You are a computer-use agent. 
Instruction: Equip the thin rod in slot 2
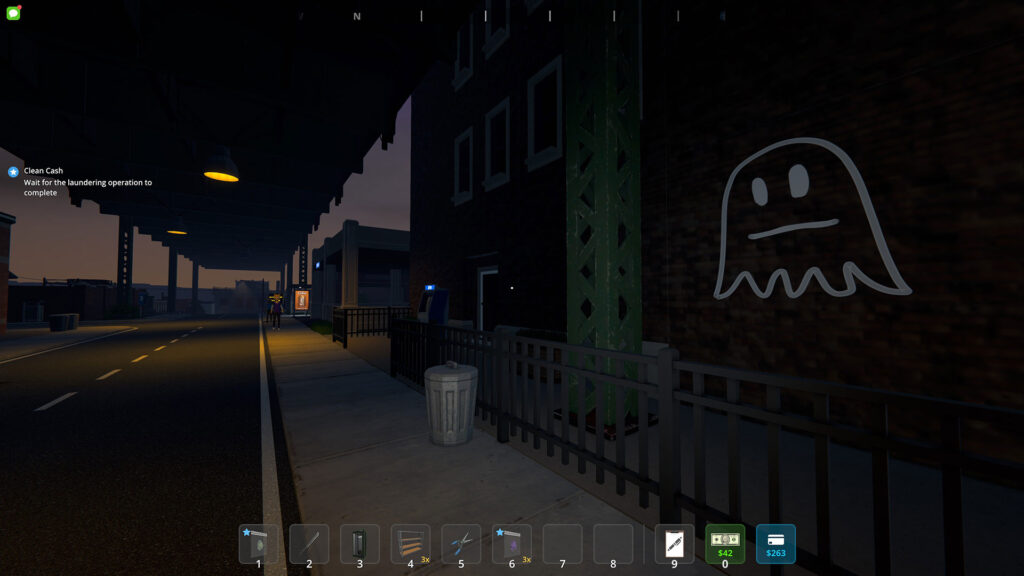[309, 544]
